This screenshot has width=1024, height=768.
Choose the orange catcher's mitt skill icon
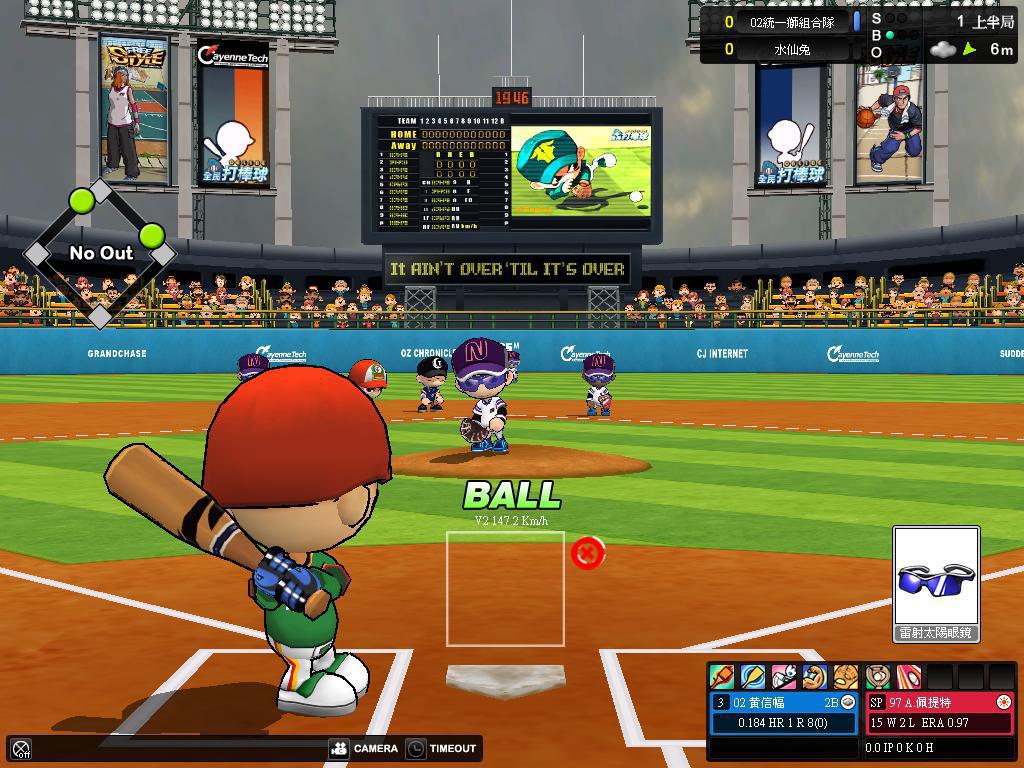[x=846, y=677]
